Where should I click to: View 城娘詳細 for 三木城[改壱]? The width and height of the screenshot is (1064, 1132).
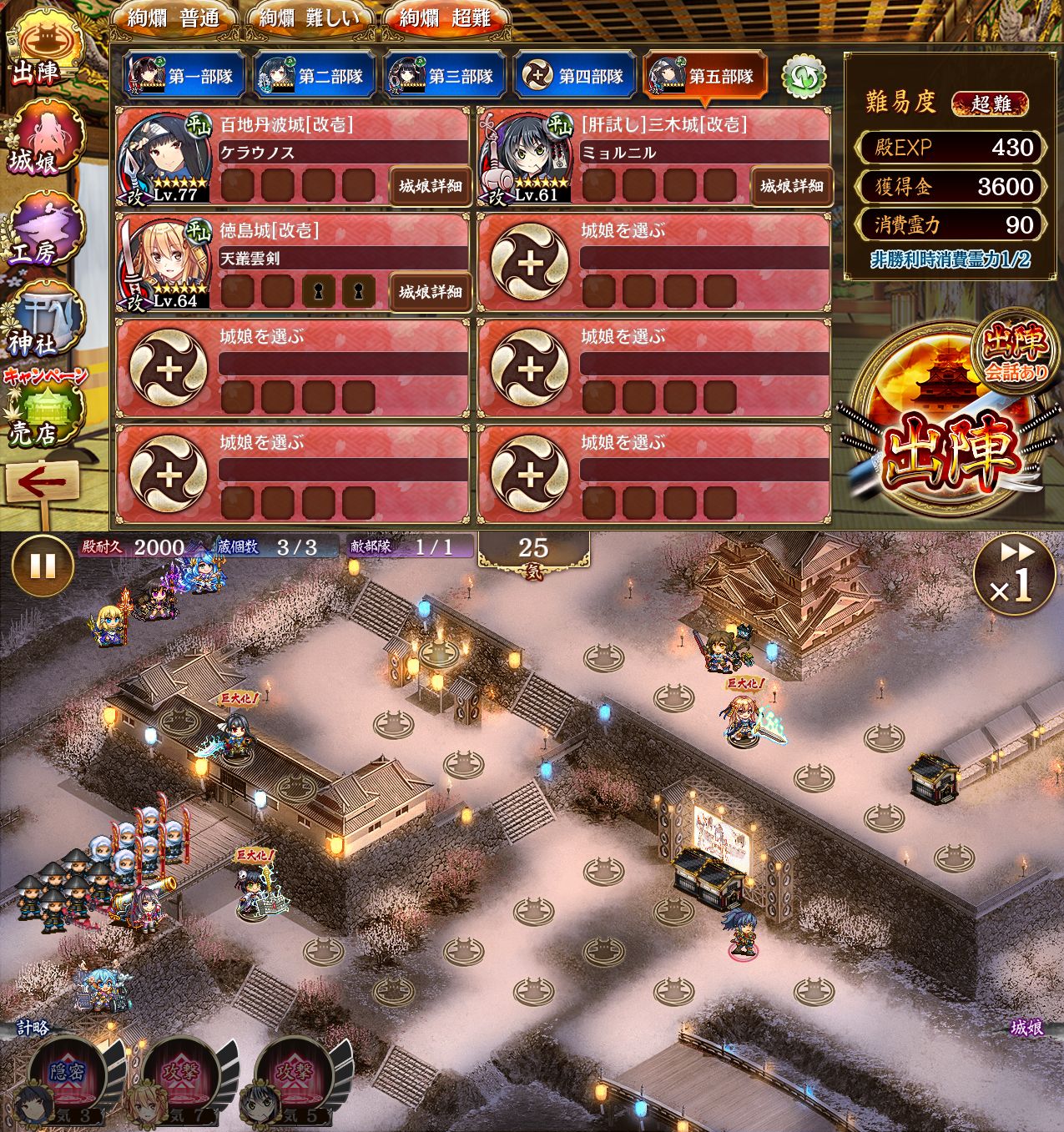(x=790, y=186)
